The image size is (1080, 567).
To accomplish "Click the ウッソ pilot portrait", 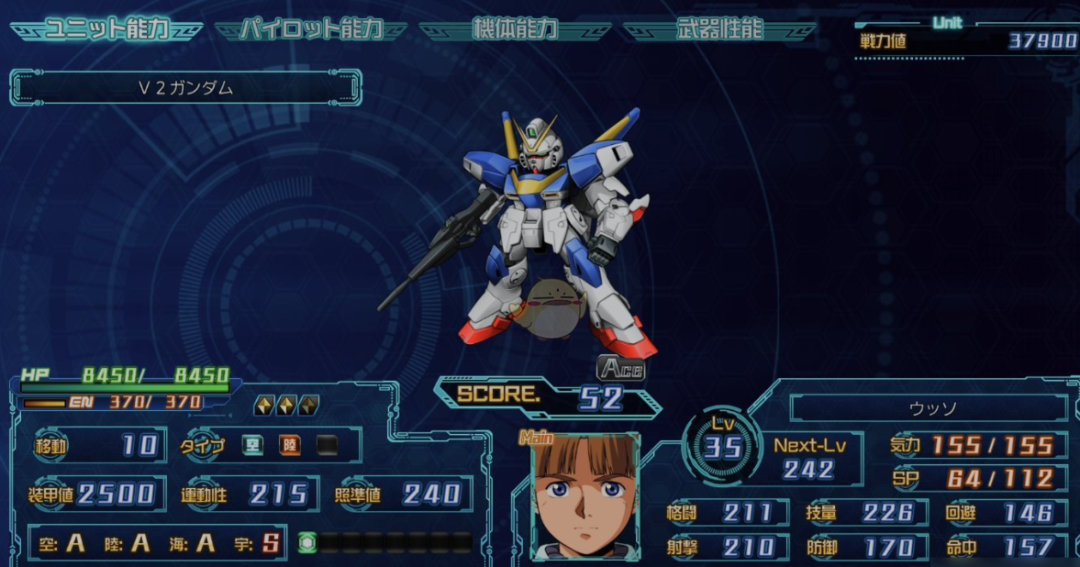I will tap(586, 496).
